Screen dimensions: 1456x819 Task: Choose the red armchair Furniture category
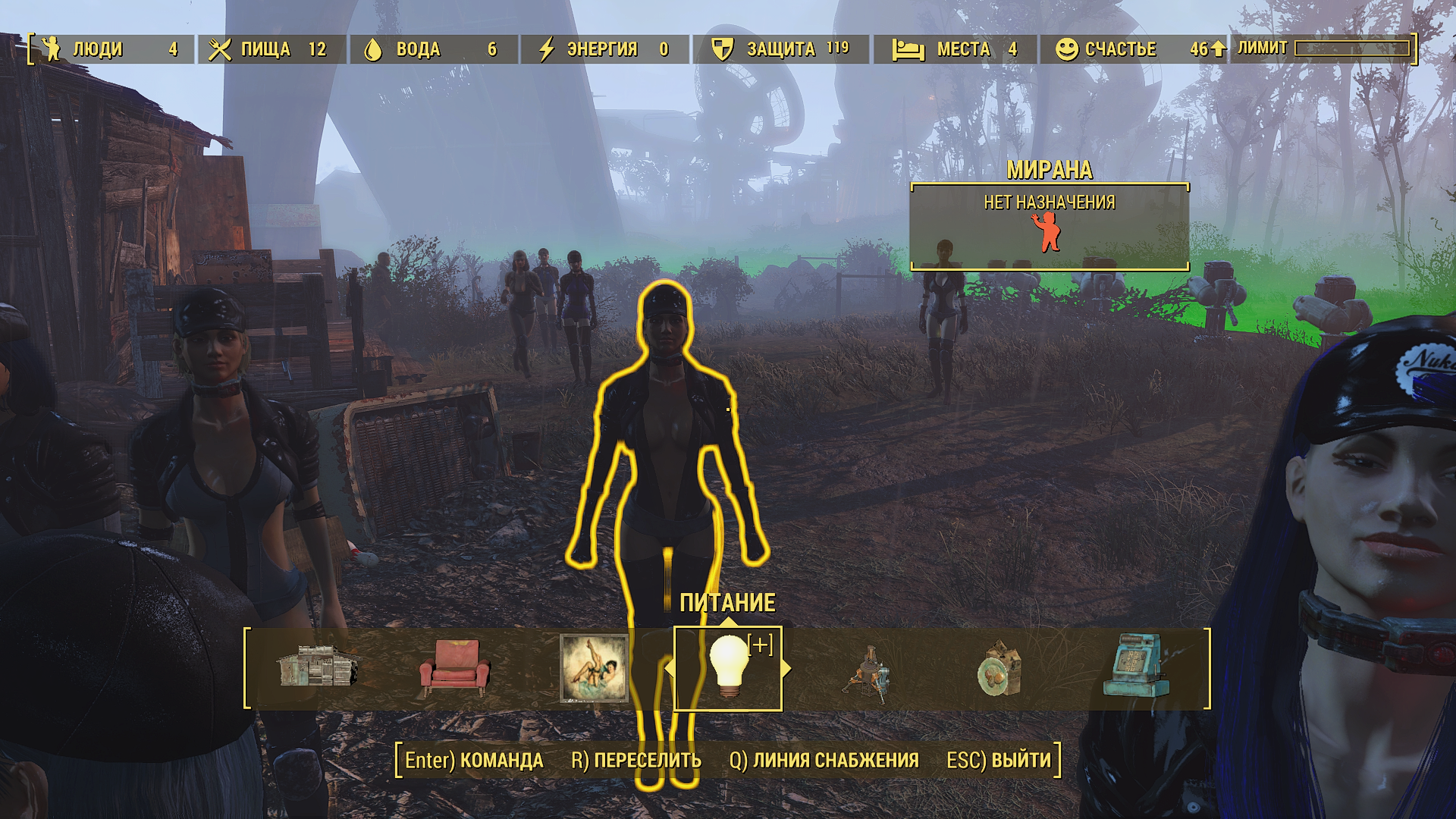[x=455, y=667]
